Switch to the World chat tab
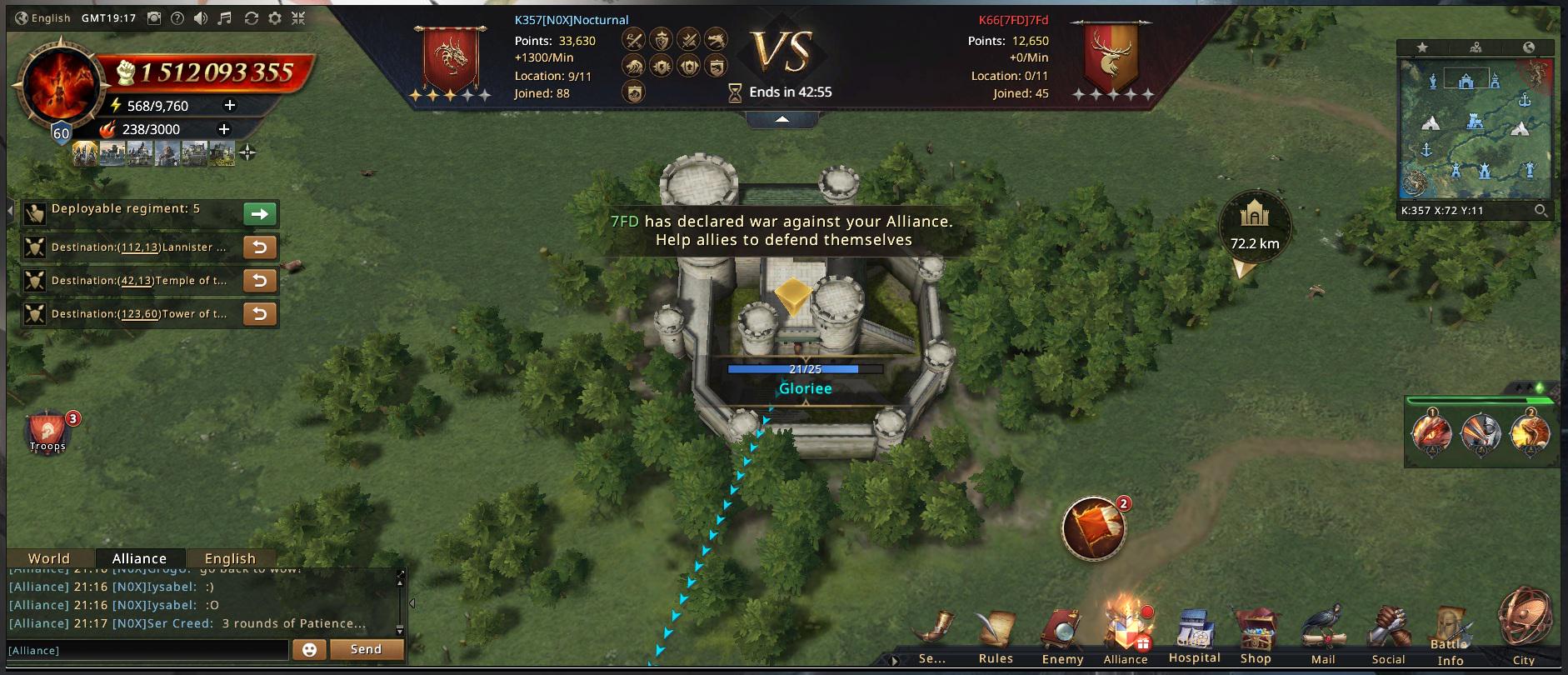 point(49,558)
